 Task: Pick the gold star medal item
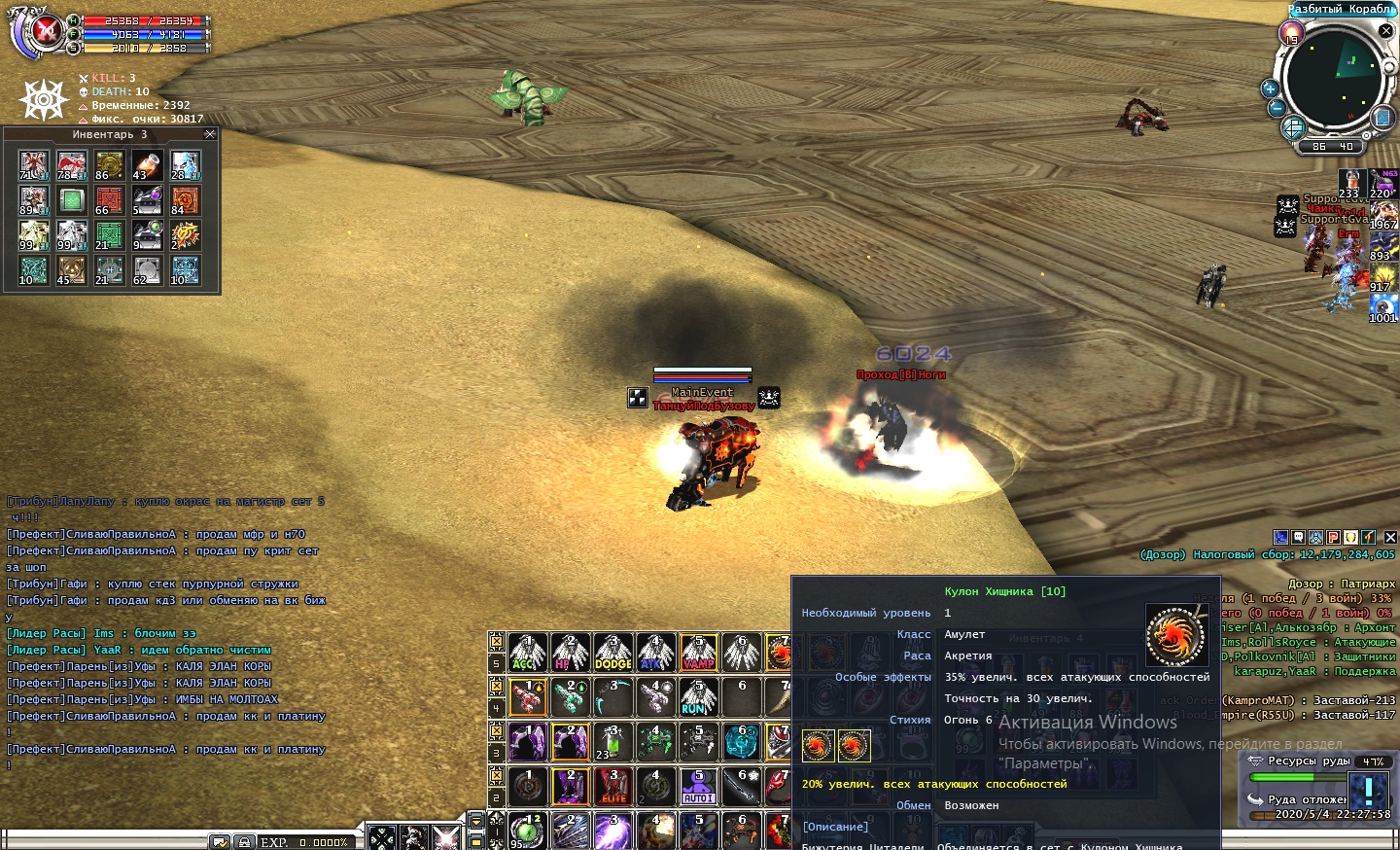point(185,235)
